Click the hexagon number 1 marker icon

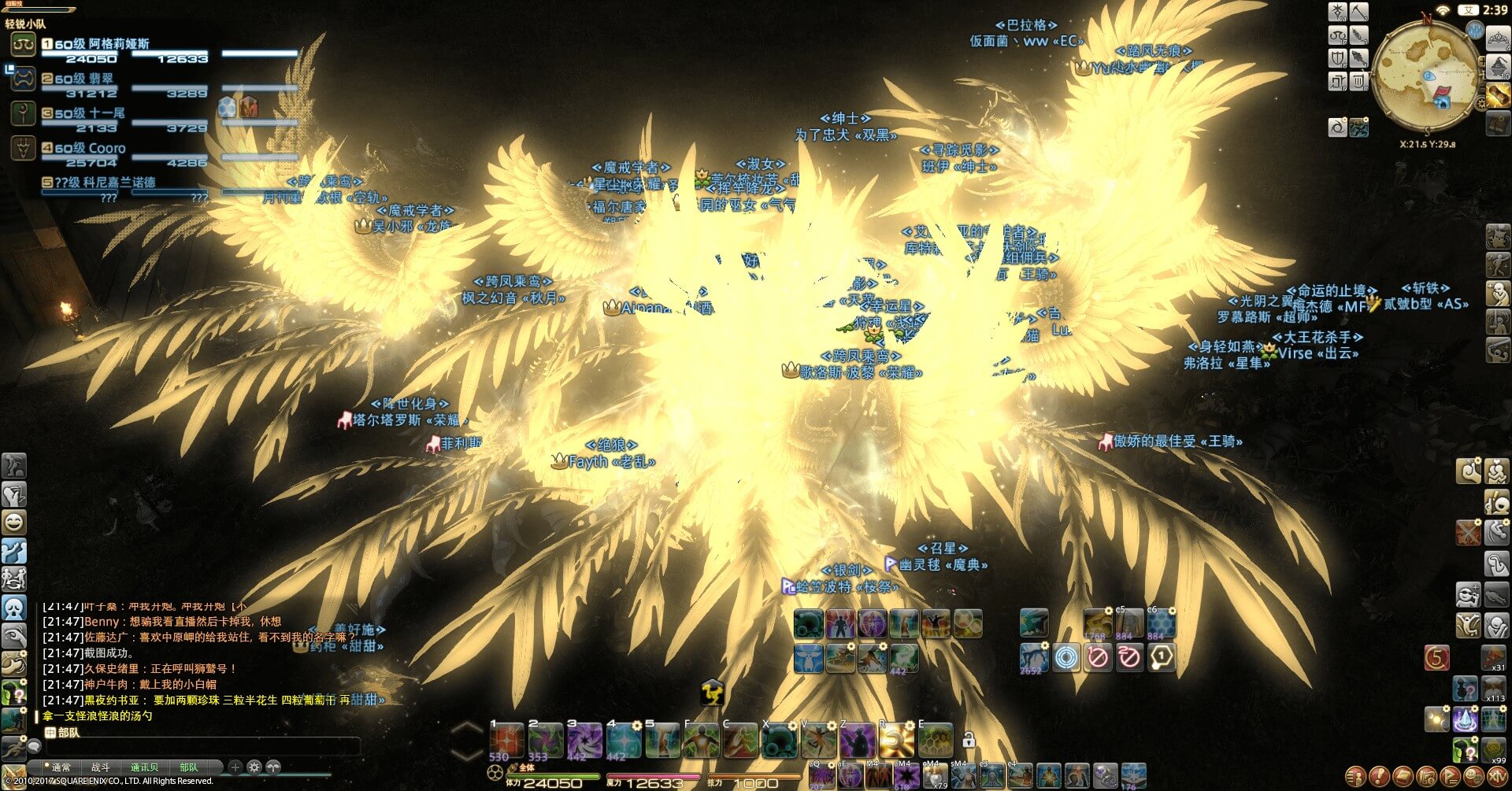(1161, 656)
